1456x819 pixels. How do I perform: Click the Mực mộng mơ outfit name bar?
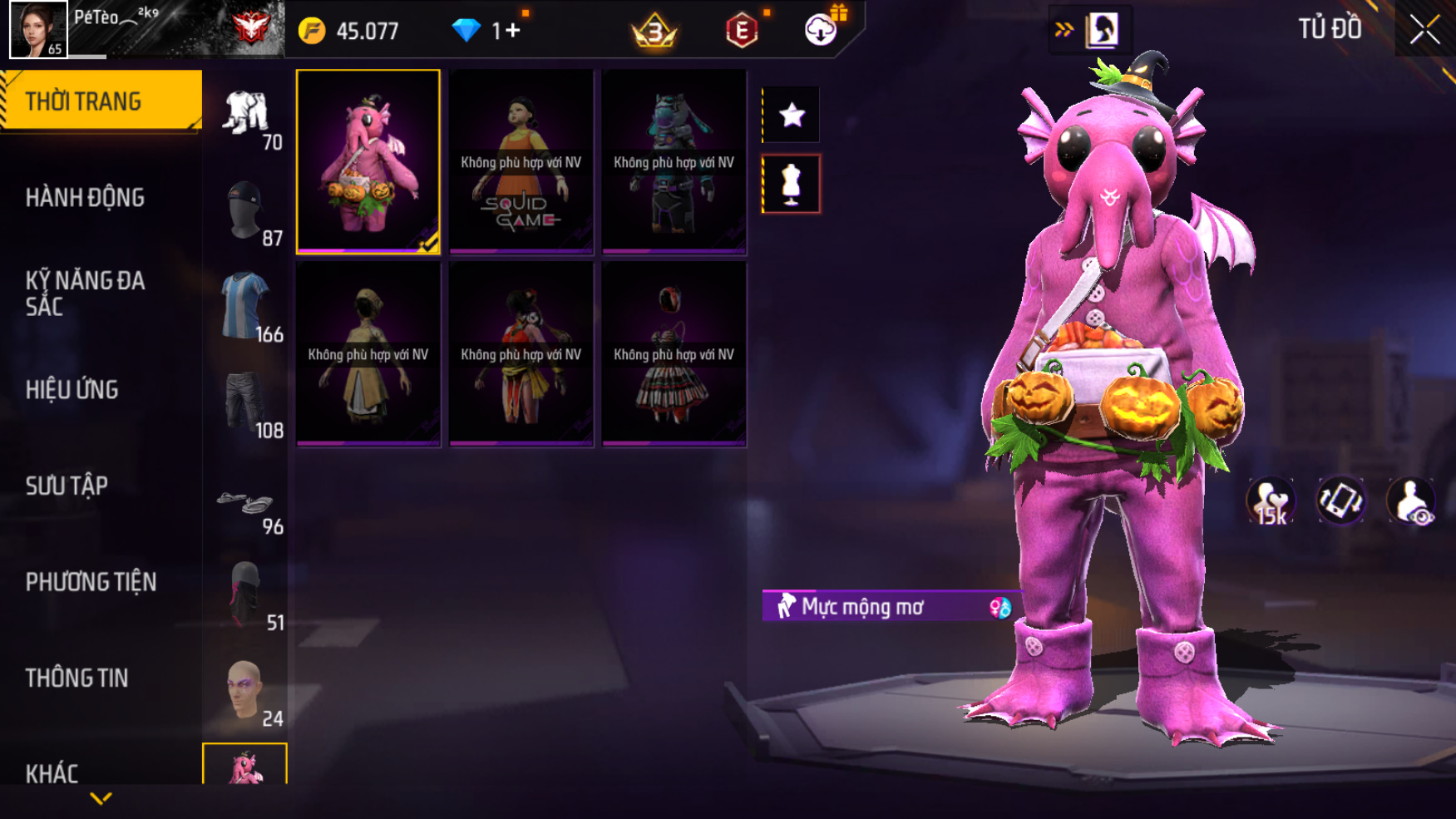(x=886, y=607)
